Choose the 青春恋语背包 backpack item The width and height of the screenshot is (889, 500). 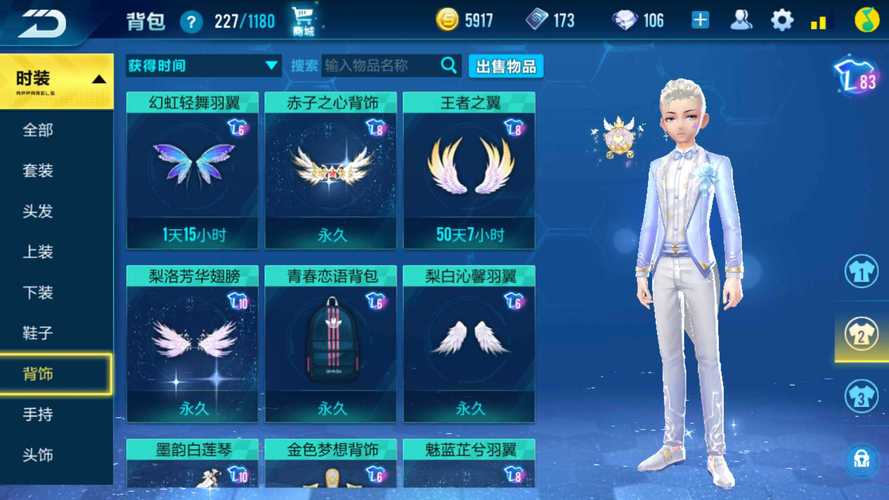coord(330,342)
